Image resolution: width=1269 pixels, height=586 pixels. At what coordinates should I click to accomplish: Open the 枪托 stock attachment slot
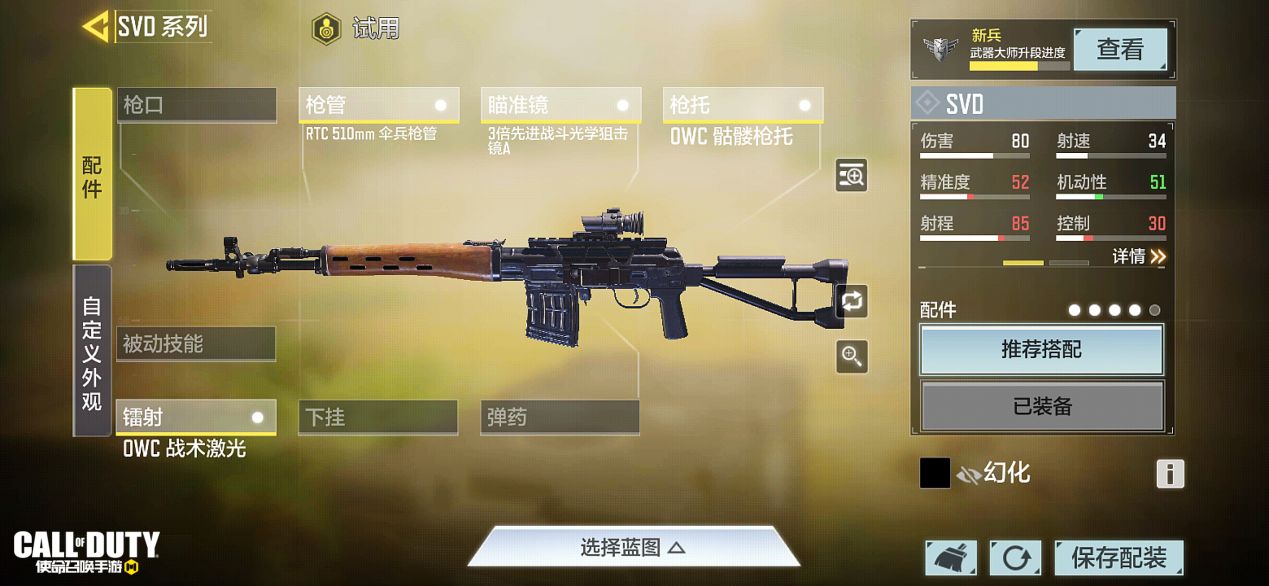coord(742,105)
